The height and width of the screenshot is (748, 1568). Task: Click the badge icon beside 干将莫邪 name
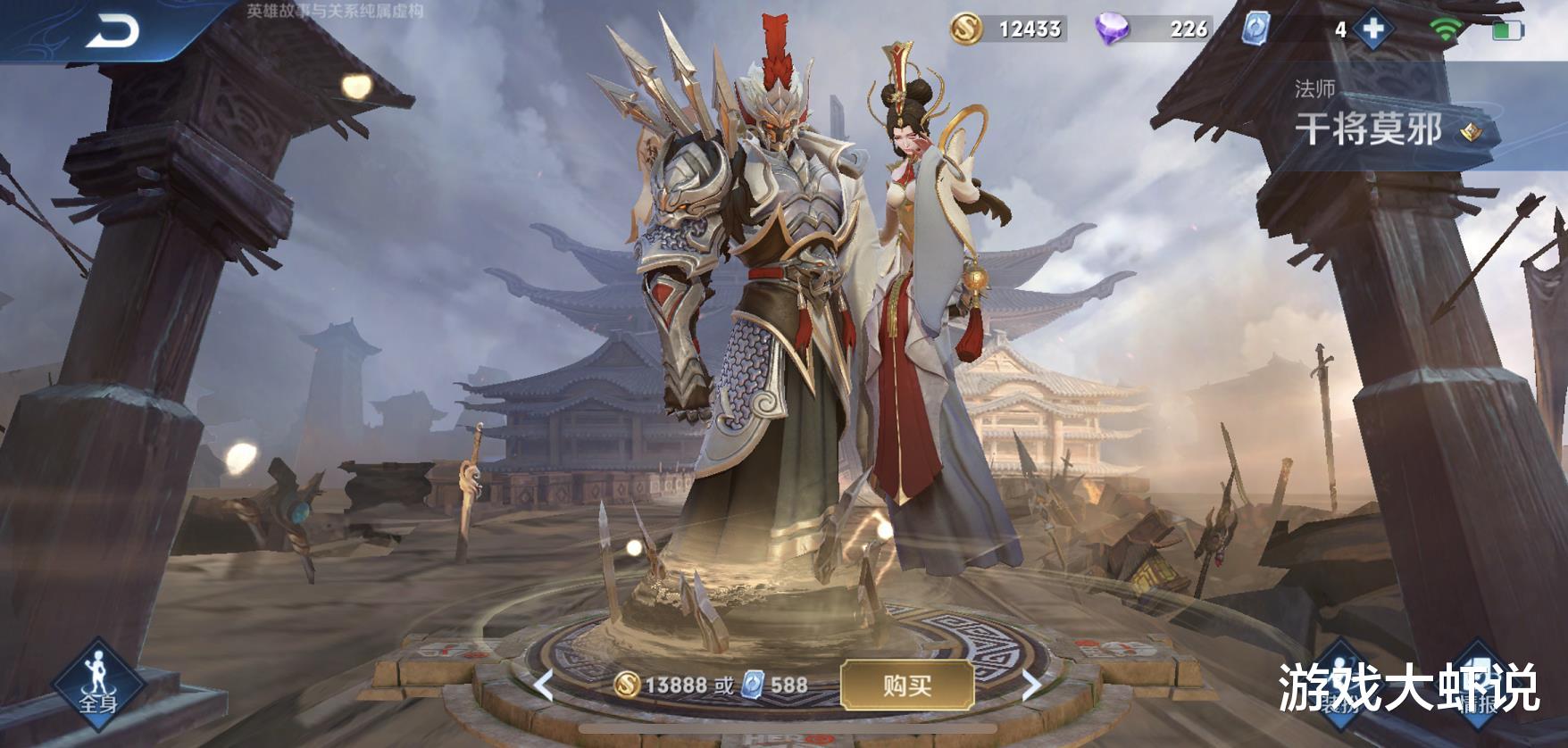[x=1470, y=130]
